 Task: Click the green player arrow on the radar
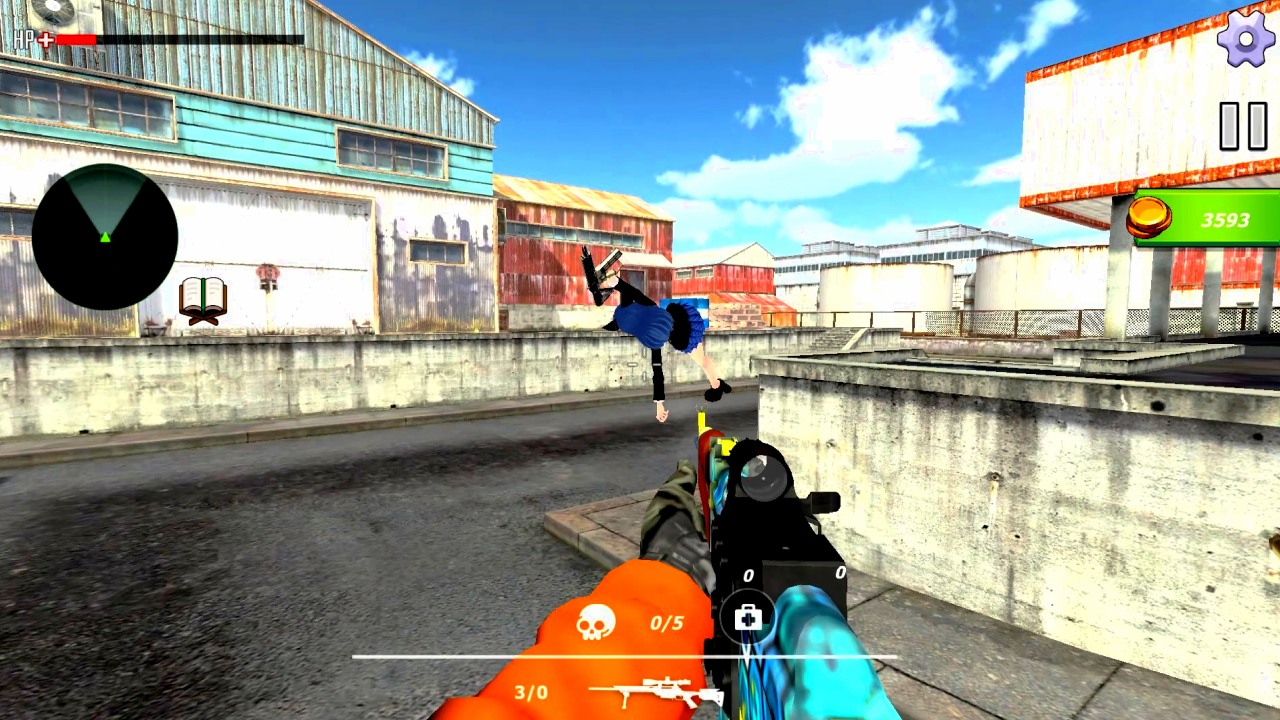pyautogui.click(x=105, y=239)
